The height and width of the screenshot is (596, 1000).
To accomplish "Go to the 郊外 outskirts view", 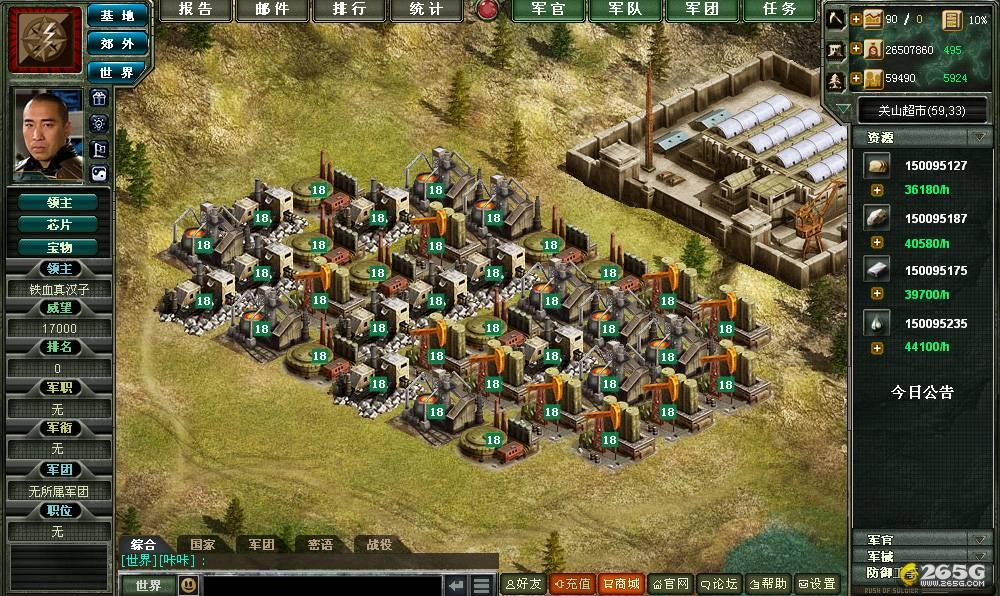I will 117,44.
